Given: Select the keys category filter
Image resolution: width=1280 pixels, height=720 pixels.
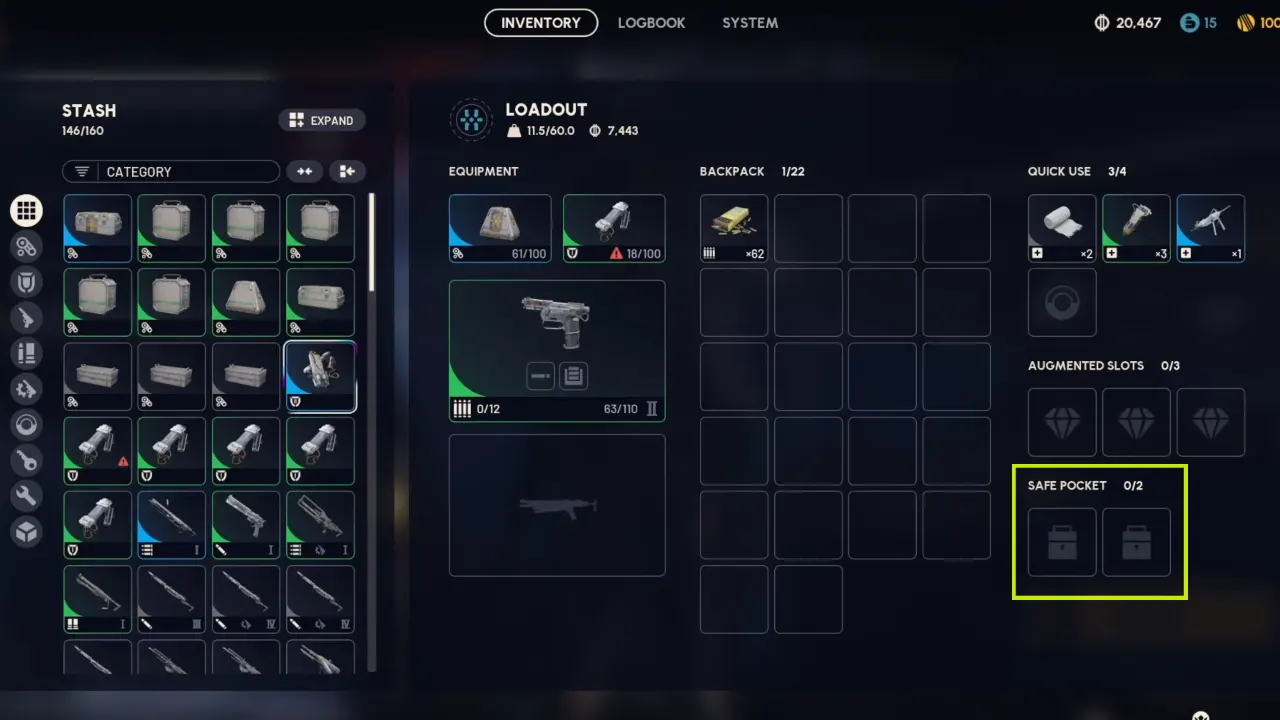Looking at the screenshot, I should coord(27,461).
